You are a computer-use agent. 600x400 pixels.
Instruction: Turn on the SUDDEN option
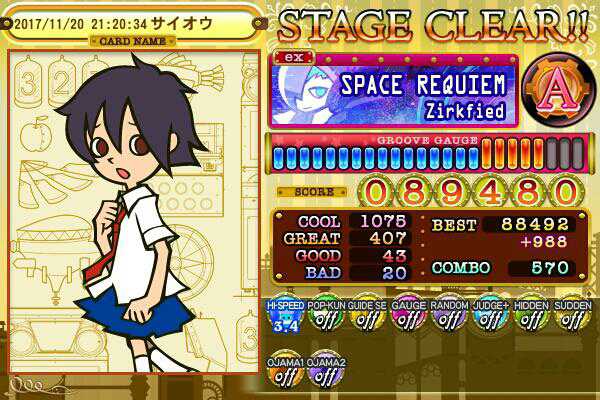(571, 316)
